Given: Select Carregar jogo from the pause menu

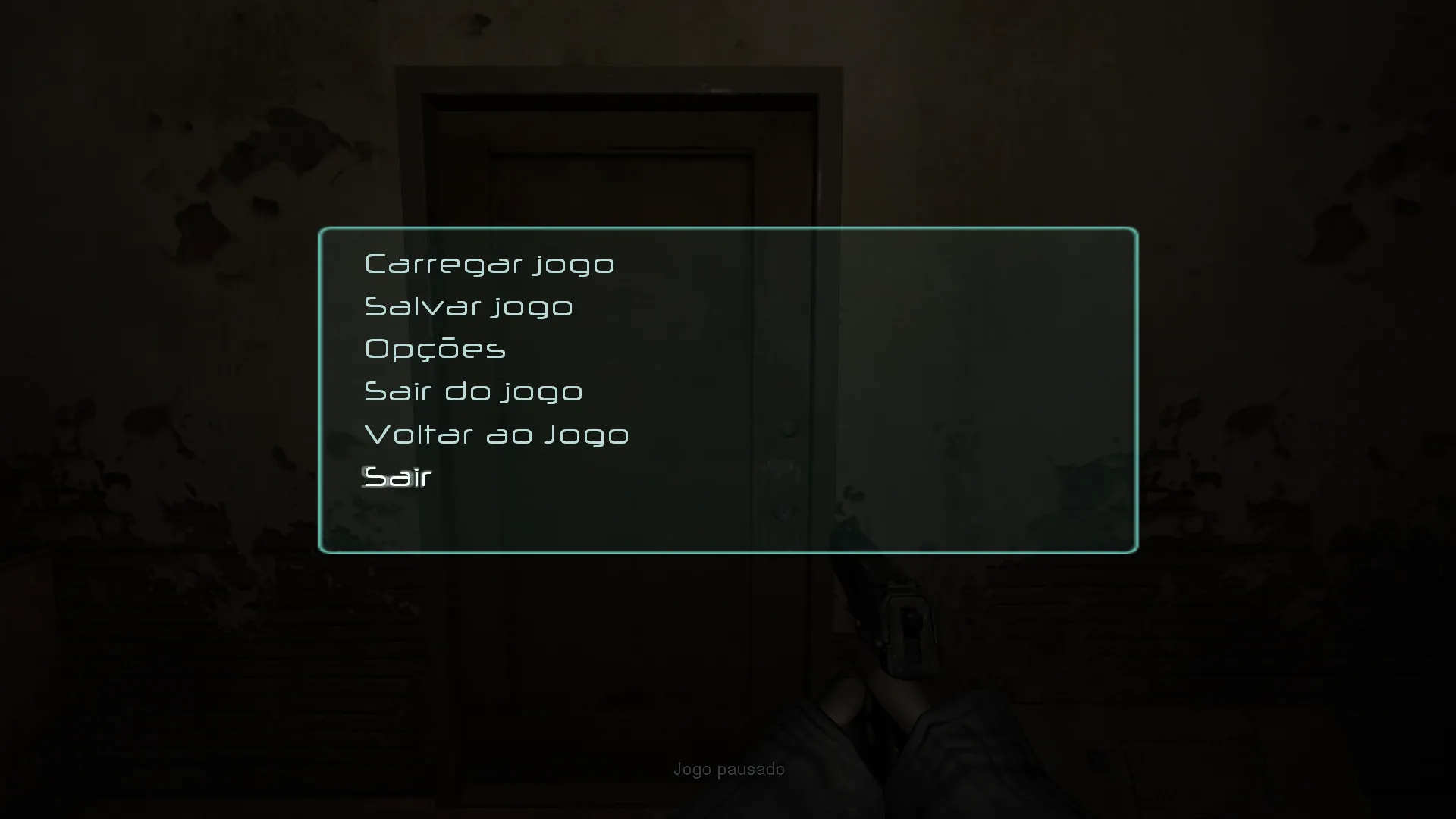Looking at the screenshot, I should tap(489, 264).
